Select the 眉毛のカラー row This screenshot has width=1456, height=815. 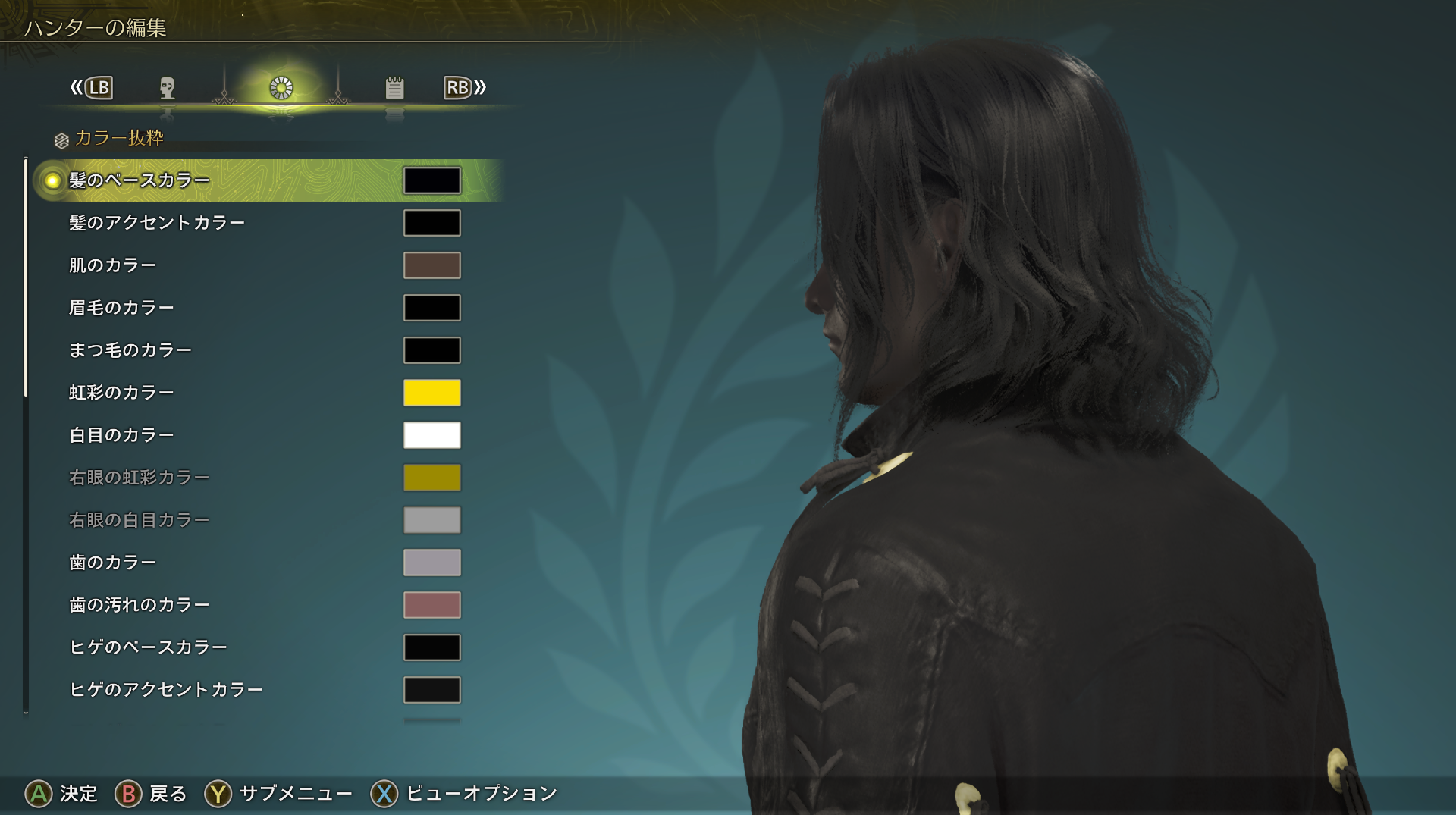tap(122, 308)
